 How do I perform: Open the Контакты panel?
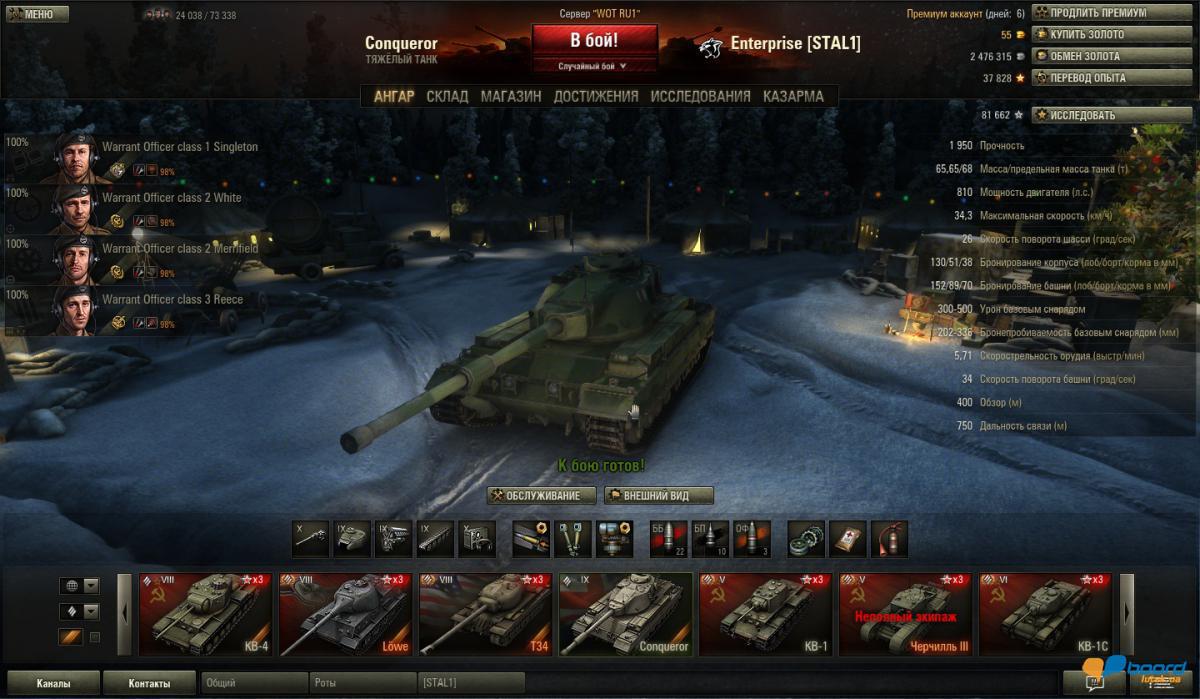(148, 683)
